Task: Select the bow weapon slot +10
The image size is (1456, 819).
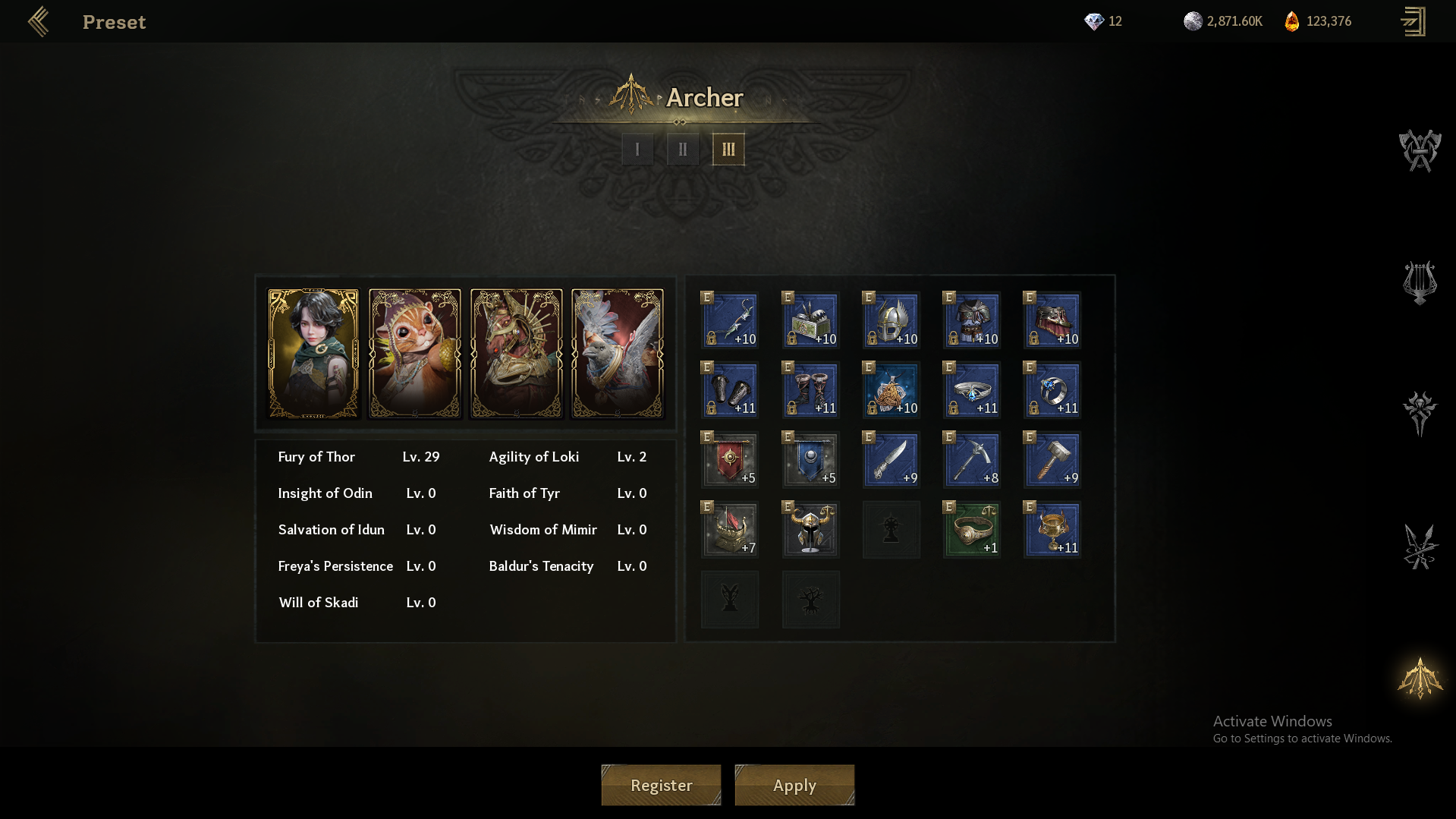Action: pyautogui.click(x=730, y=320)
